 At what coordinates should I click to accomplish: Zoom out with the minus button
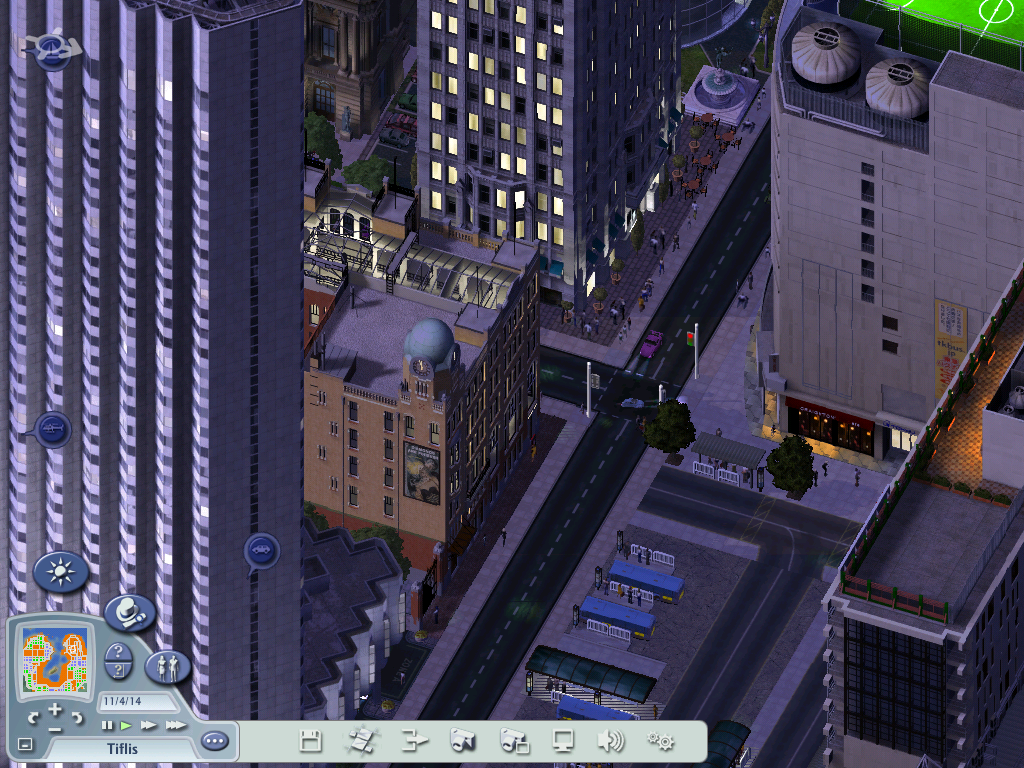pyautogui.click(x=54, y=729)
